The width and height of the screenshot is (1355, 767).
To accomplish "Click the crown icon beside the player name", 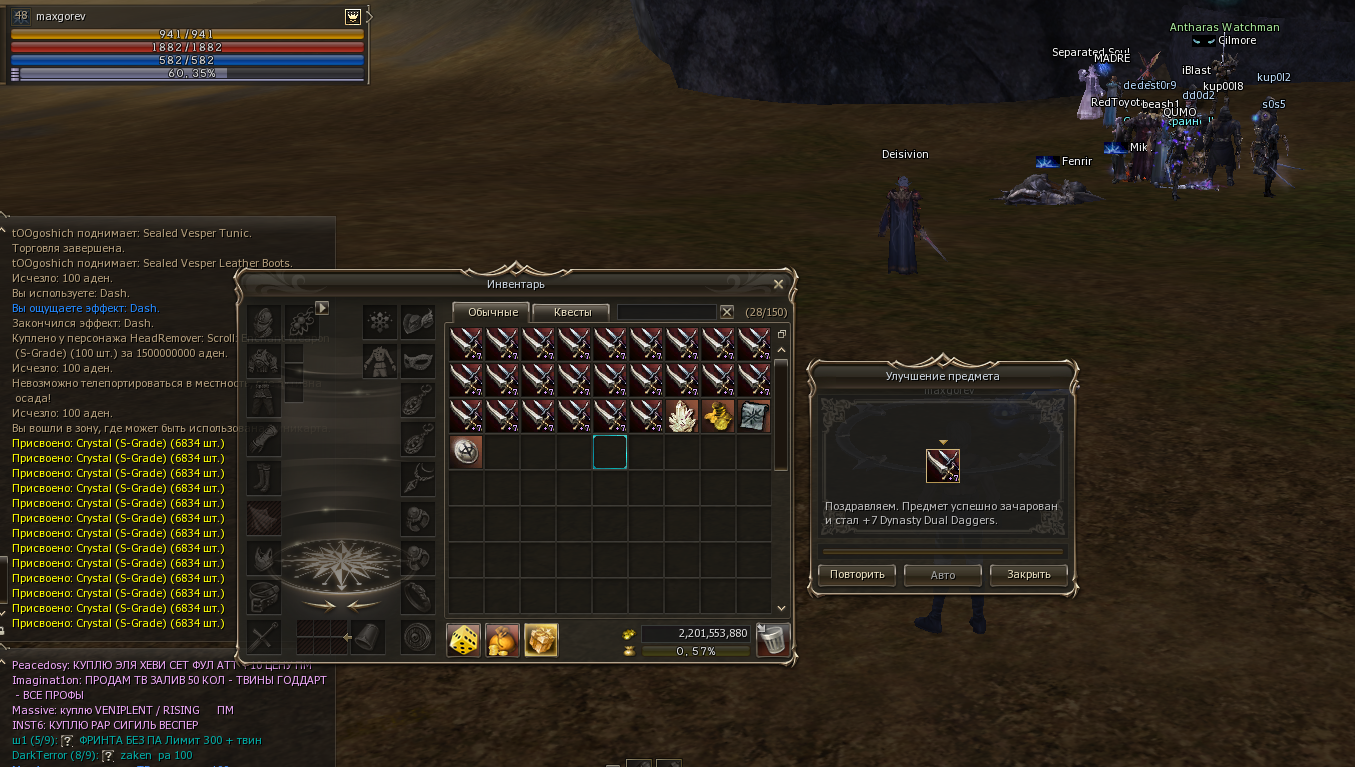I will [x=353, y=17].
